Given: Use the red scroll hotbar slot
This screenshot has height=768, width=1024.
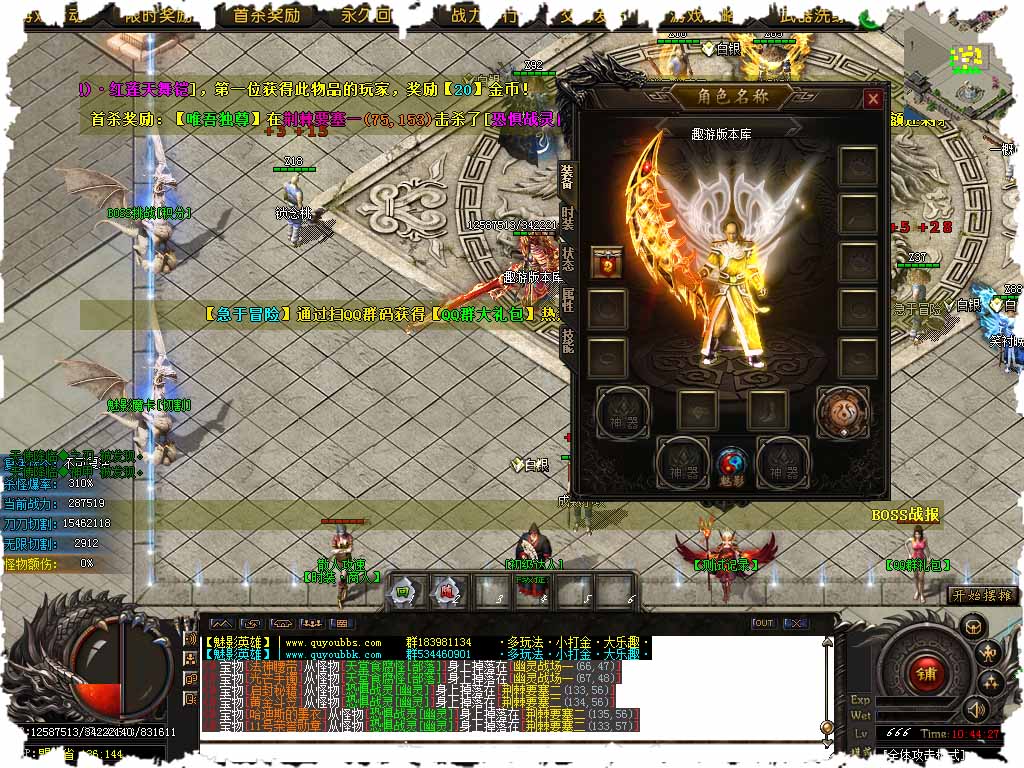Looking at the screenshot, I should click(446, 590).
